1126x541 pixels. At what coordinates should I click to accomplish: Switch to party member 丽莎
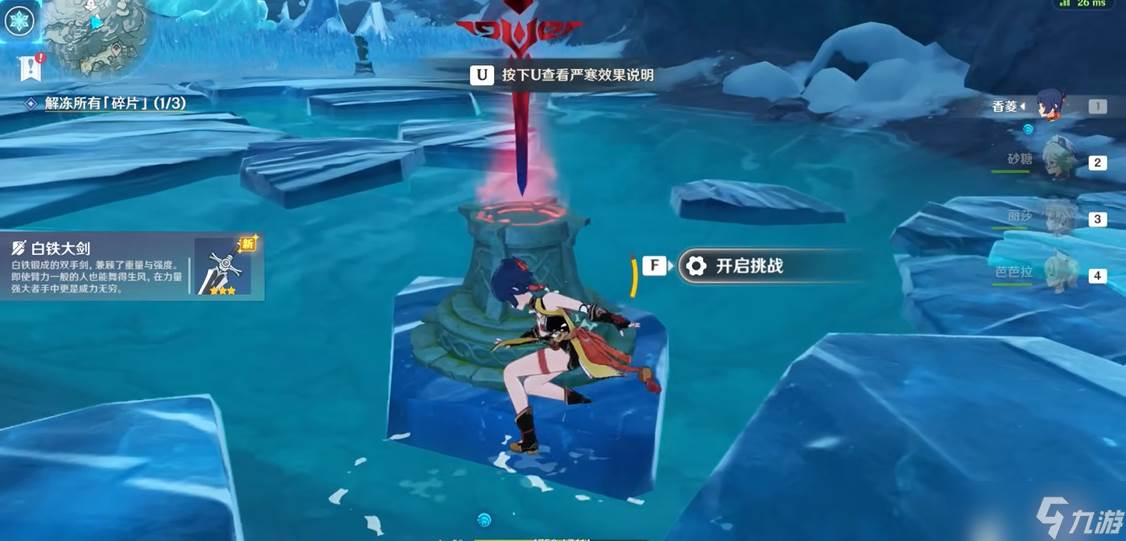coord(1060,218)
